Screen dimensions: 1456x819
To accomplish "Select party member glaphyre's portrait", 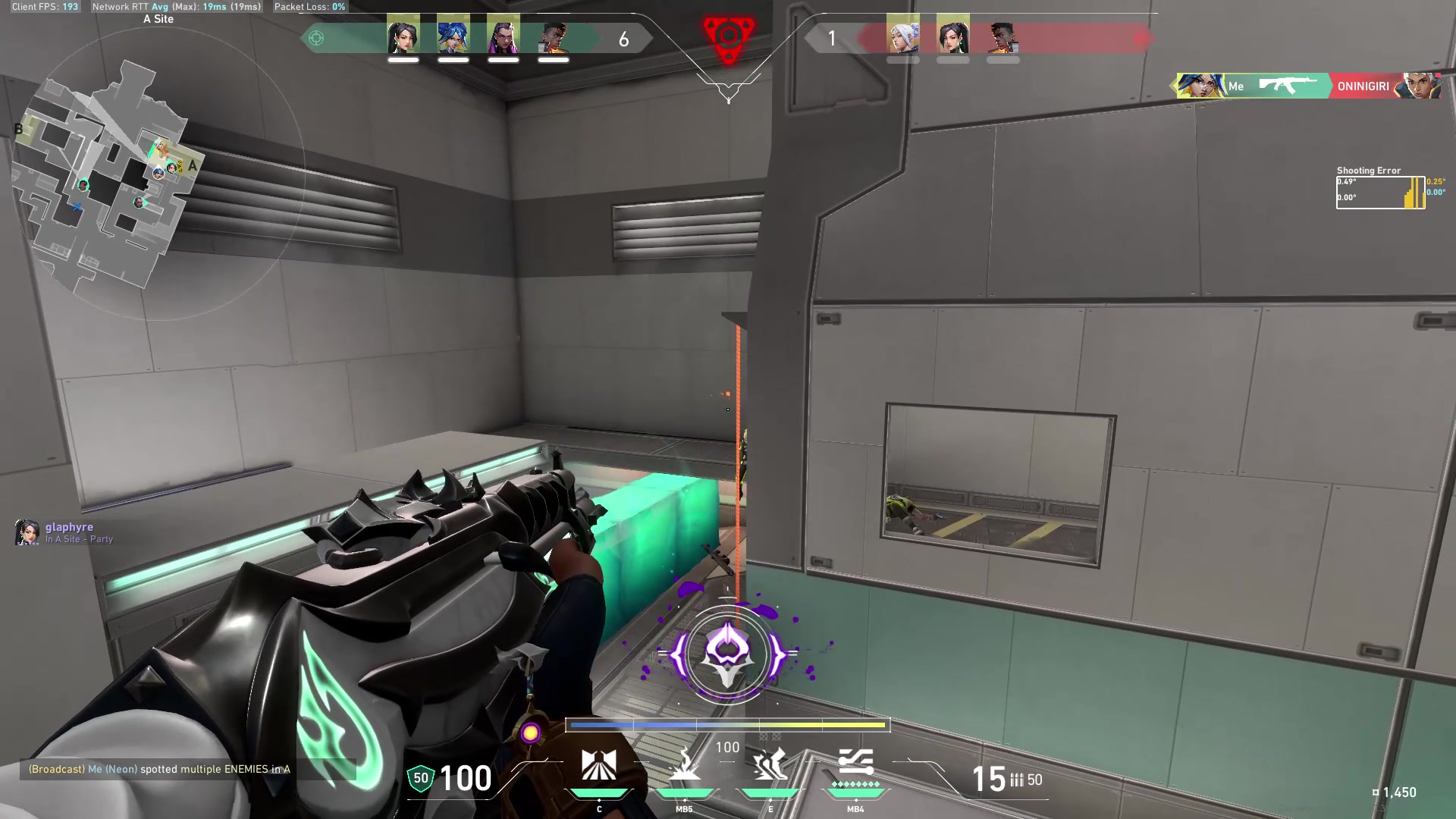I will coord(27,532).
